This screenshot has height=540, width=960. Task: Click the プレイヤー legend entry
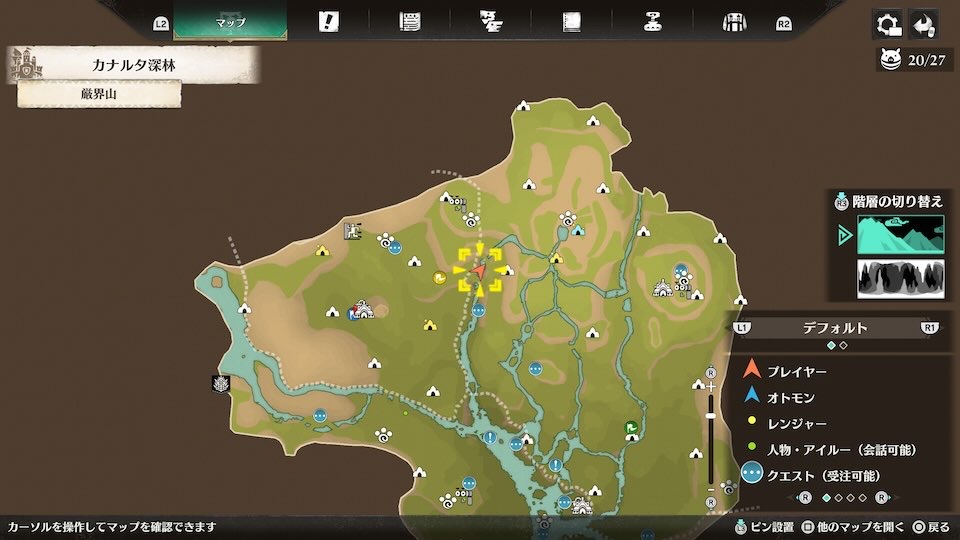pyautogui.click(x=796, y=372)
